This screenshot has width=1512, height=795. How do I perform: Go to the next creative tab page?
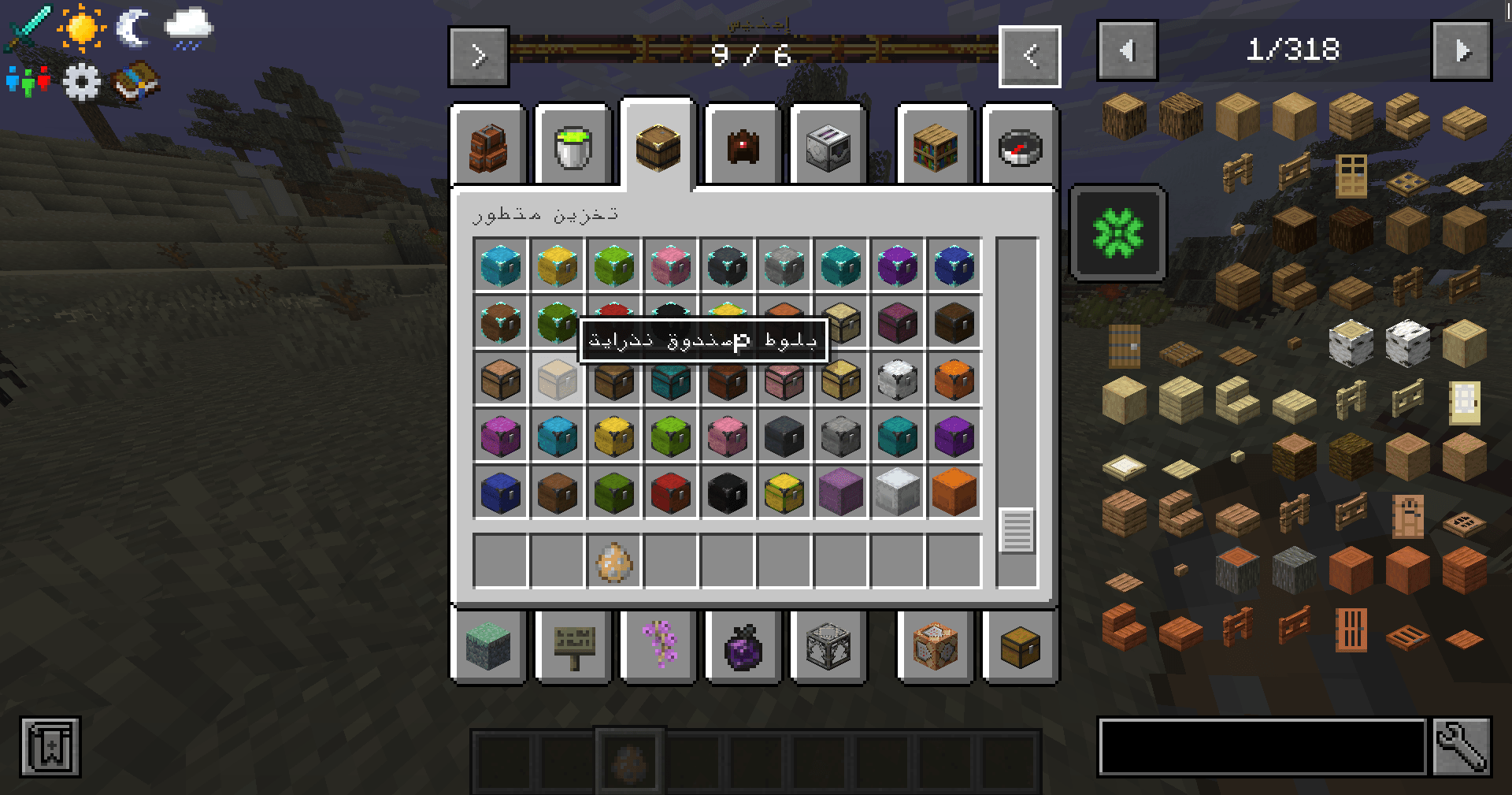(x=479, y=56)
